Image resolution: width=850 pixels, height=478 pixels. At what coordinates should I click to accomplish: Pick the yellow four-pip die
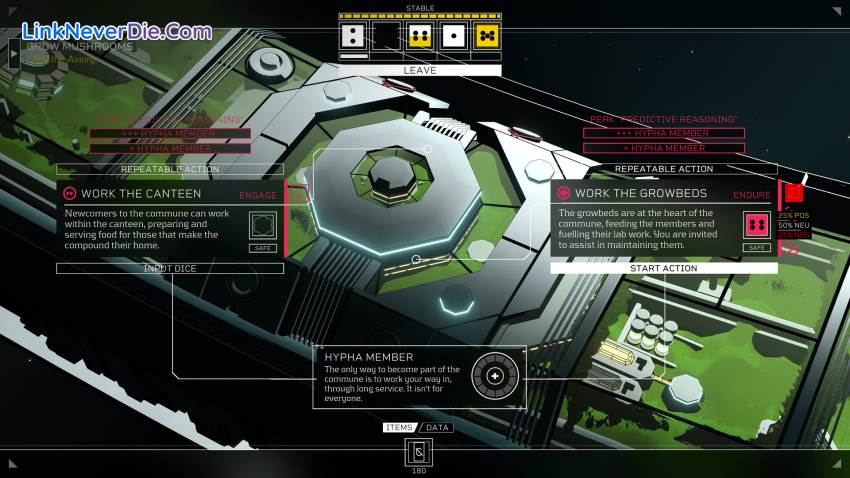420,37
